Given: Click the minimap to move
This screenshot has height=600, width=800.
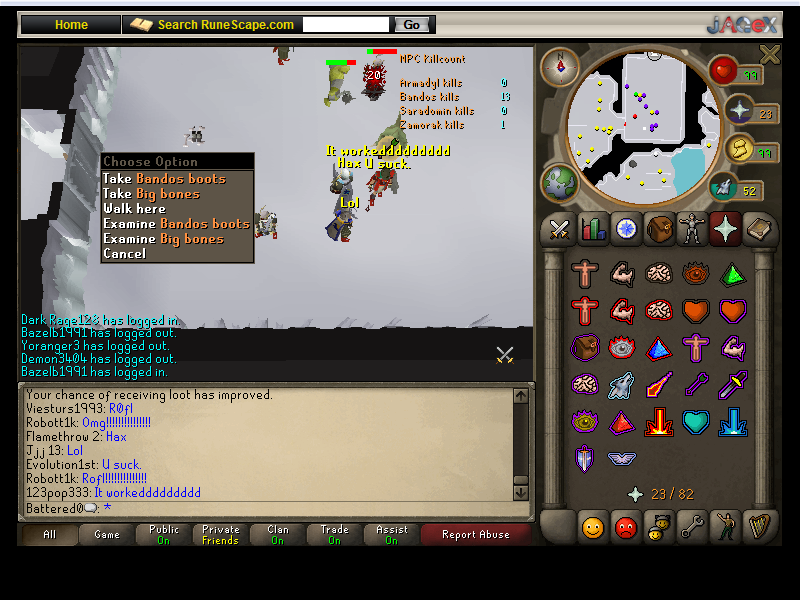Looking at the screenshot, I should [640, 120].
